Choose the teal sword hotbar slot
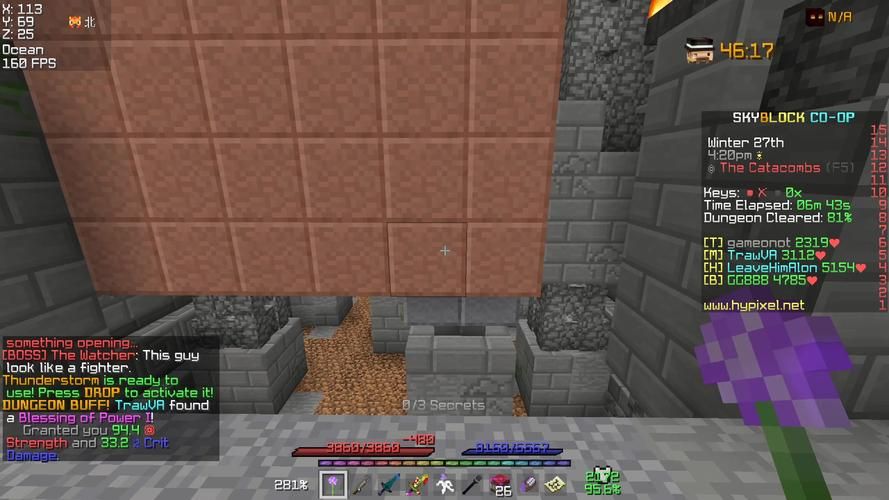 tap(388, 485)
